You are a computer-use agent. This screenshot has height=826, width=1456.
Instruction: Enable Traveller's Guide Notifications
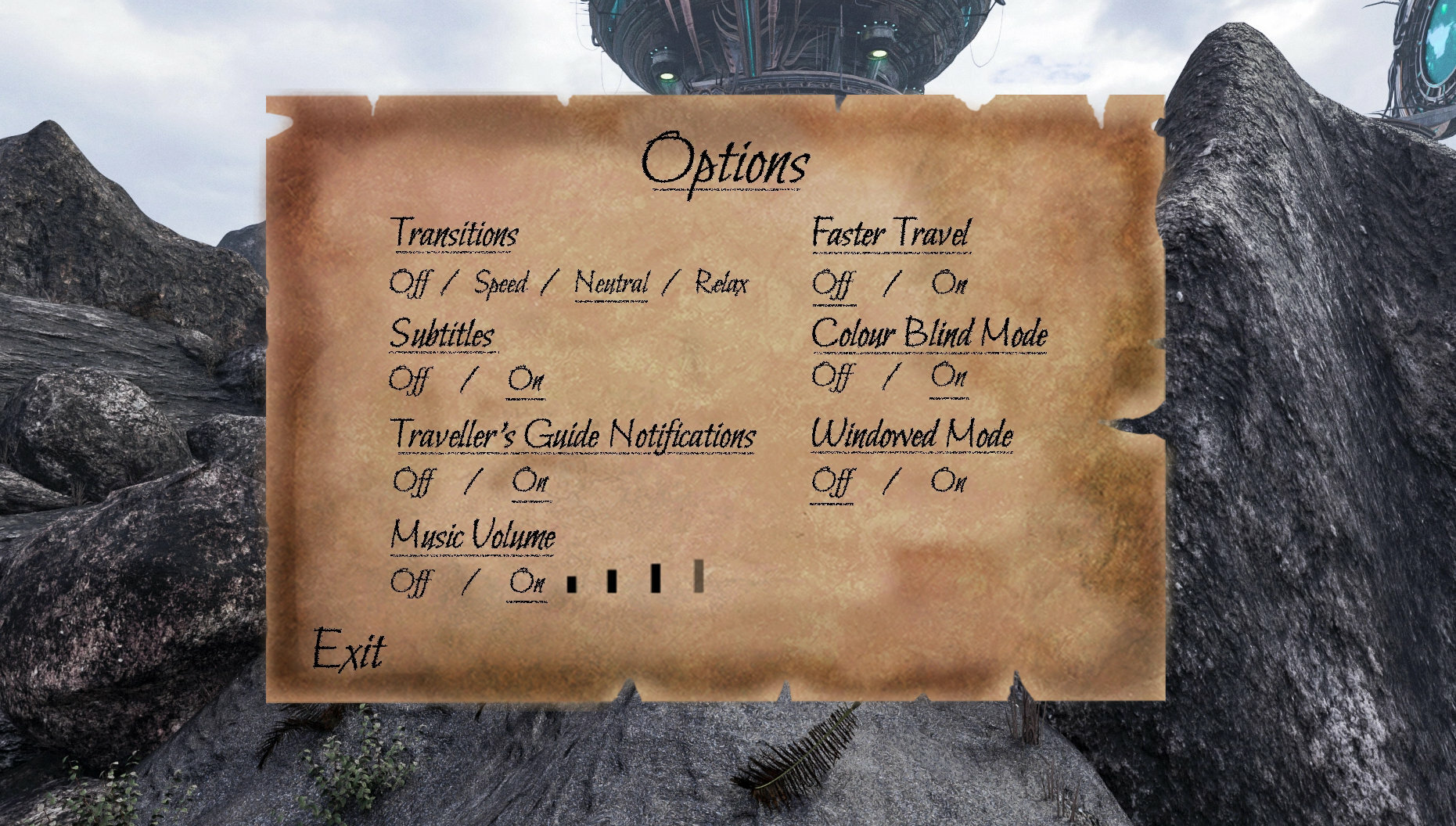(x=530, y=481)
